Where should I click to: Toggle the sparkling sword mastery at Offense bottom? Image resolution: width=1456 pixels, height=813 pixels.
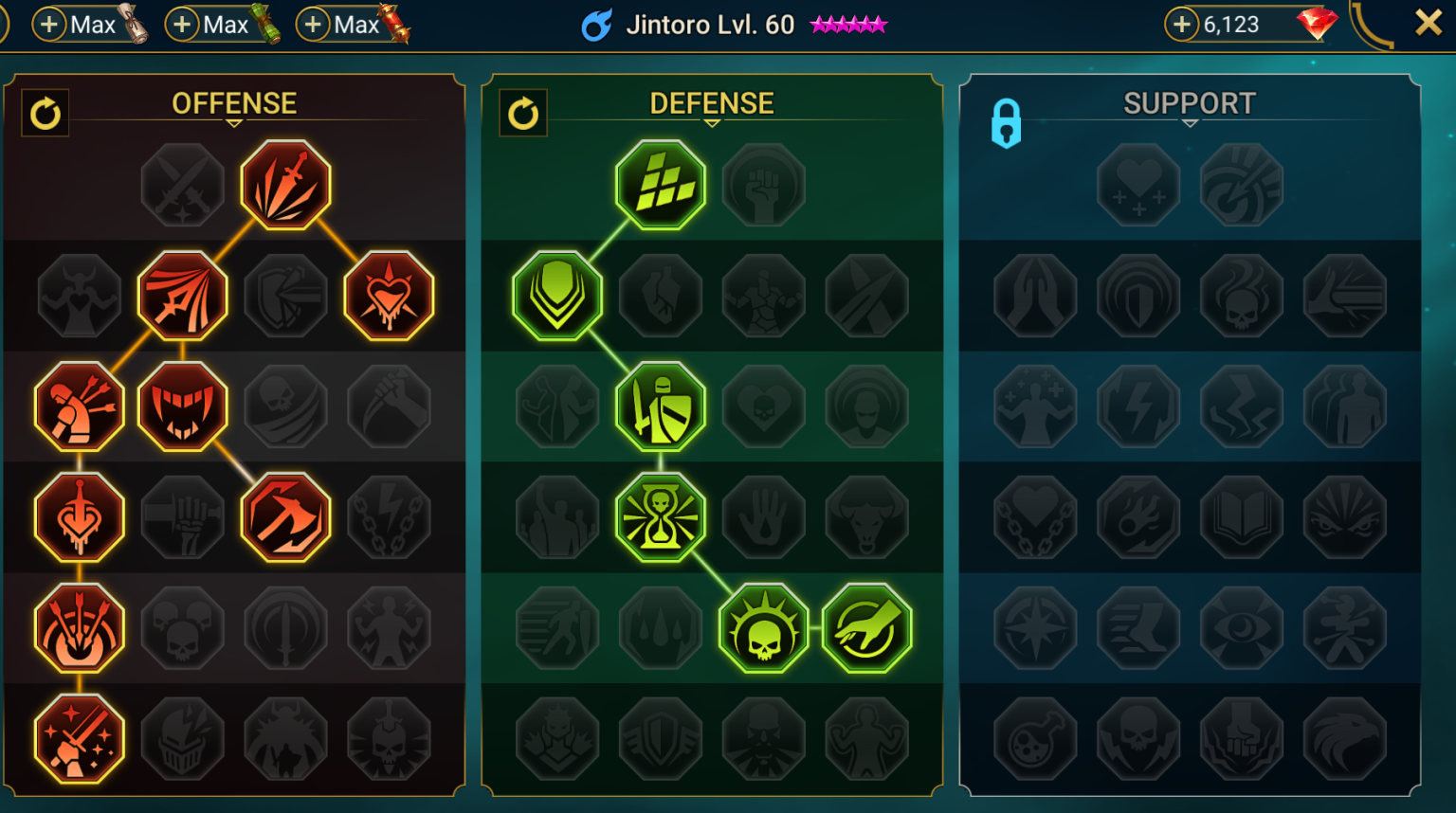click(80, 738)
